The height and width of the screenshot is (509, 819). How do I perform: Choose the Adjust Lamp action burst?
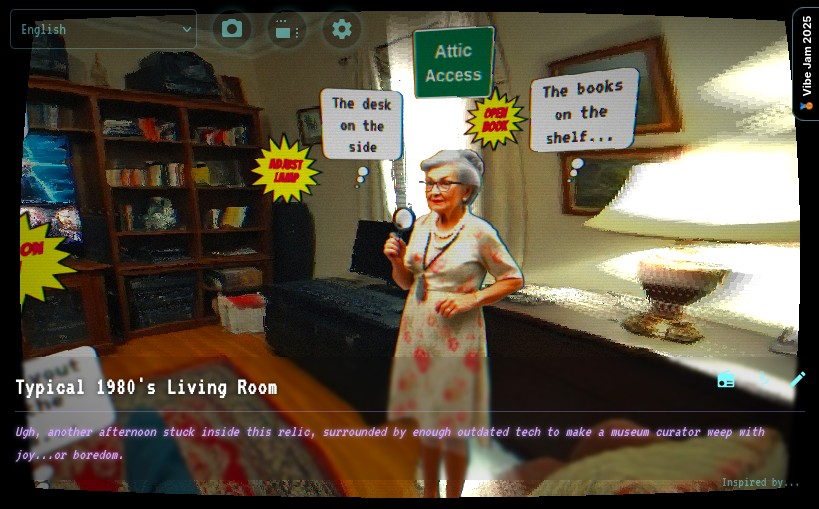285,170
